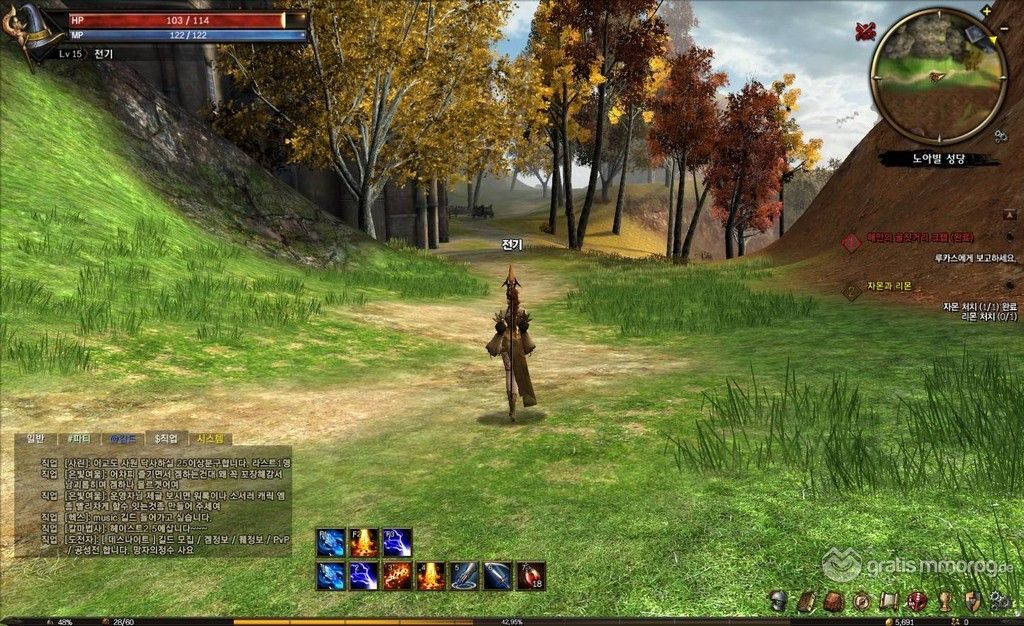Cast the F1 ice shard skill
Viewport: 1024px width, 626px height.
point(331,543)
